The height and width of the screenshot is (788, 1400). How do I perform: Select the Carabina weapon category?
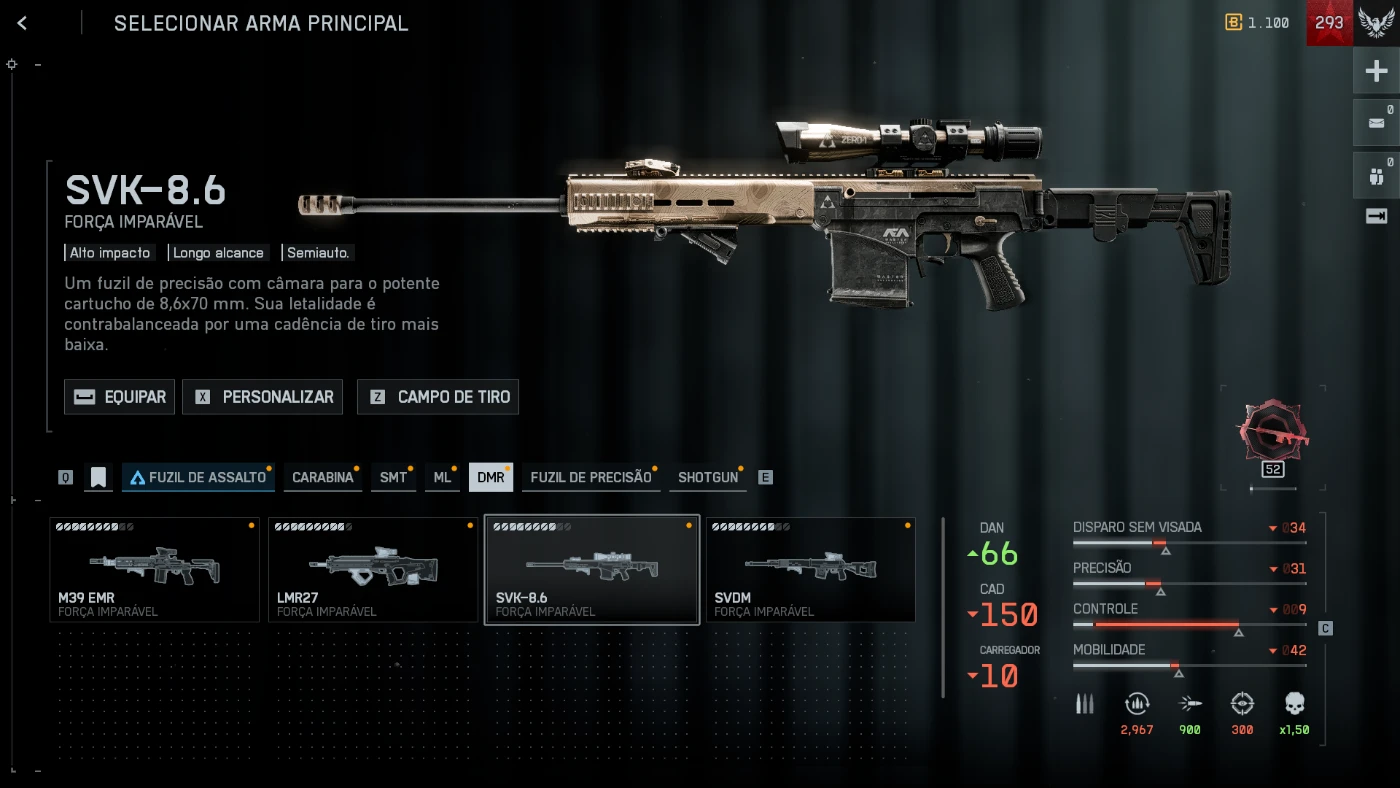322,477
